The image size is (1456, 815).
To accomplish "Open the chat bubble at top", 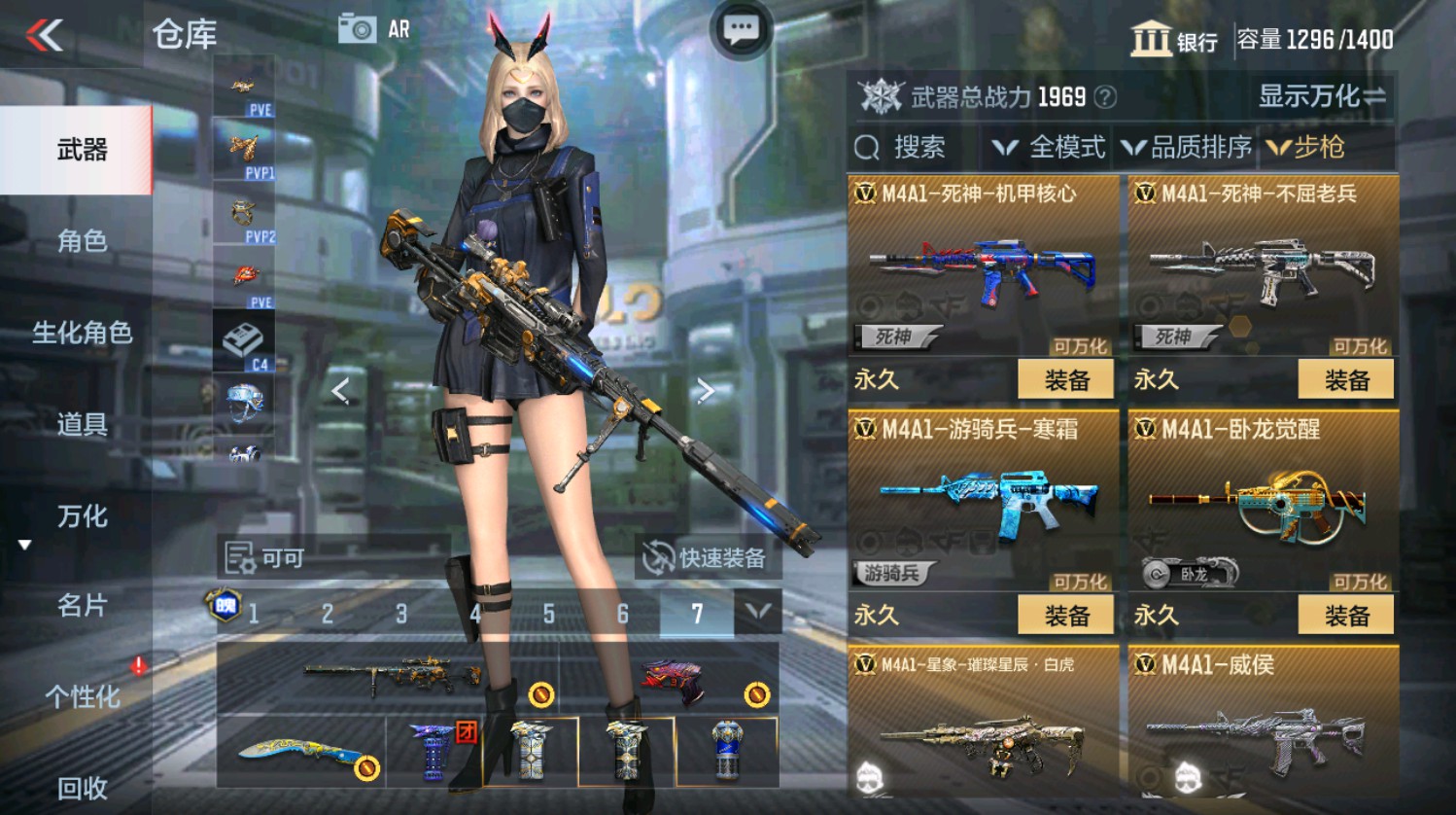I will (741, 29).
